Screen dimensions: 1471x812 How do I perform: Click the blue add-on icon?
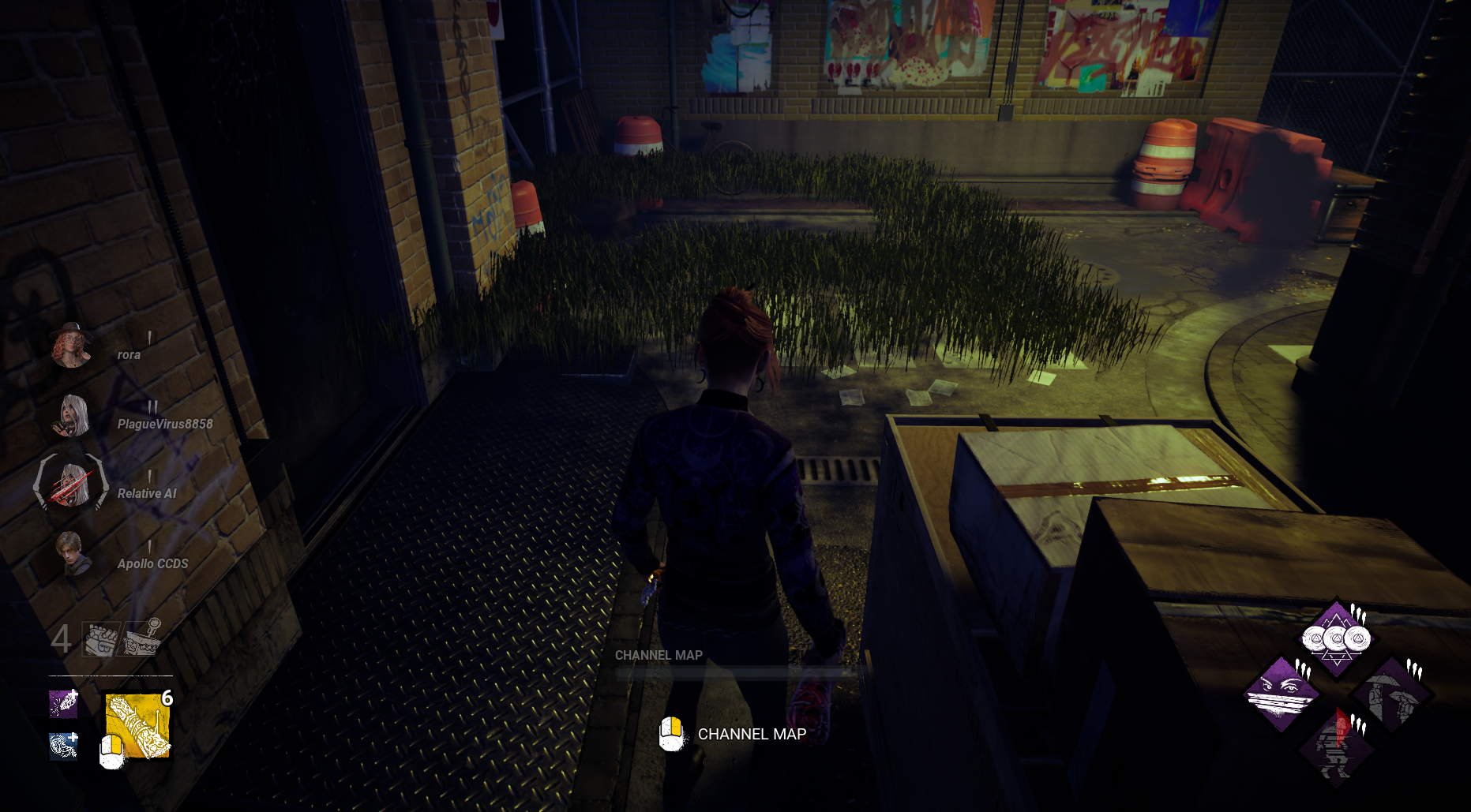point(63,746)
